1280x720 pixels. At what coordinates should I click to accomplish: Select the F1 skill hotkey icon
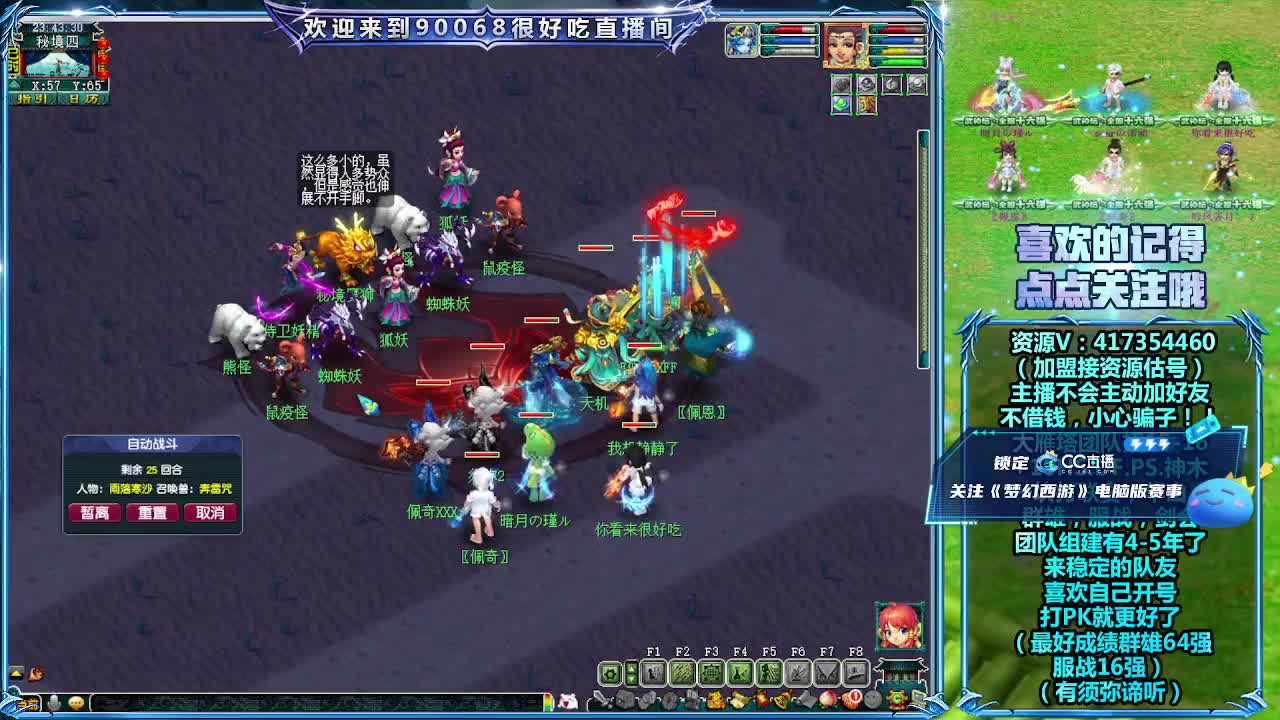(x=652, y=673)
